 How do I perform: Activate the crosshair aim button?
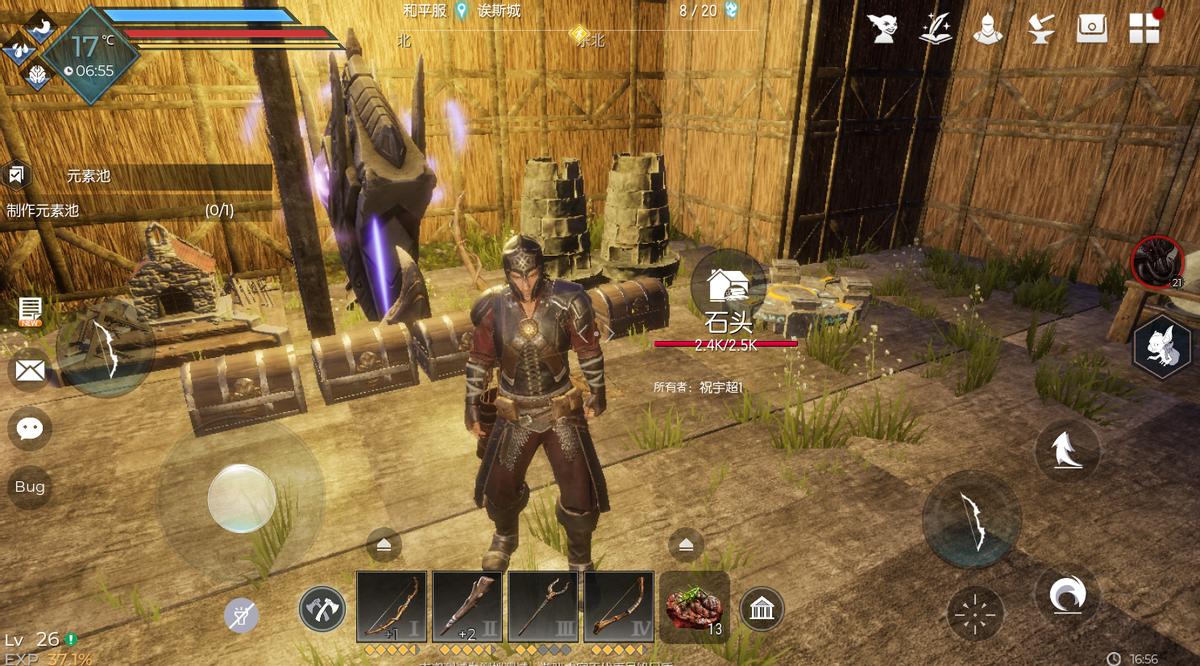pyautogui.click(x=975, y=613)
